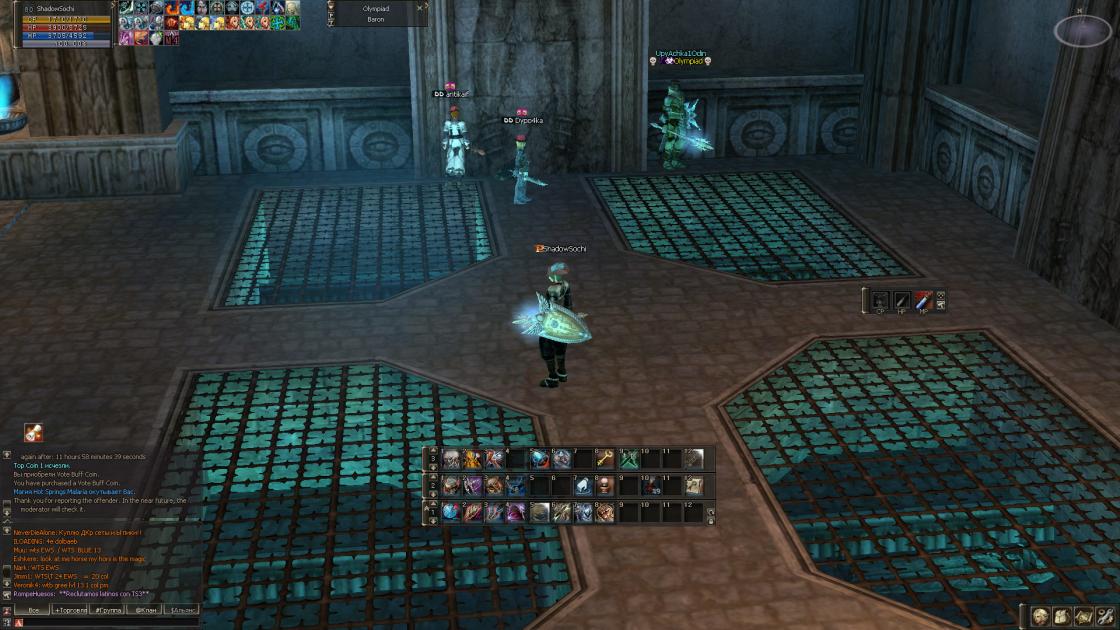The image size is (1120, 630).
Task: Click the oval radar in the corner
Action: pos(1082,31)
